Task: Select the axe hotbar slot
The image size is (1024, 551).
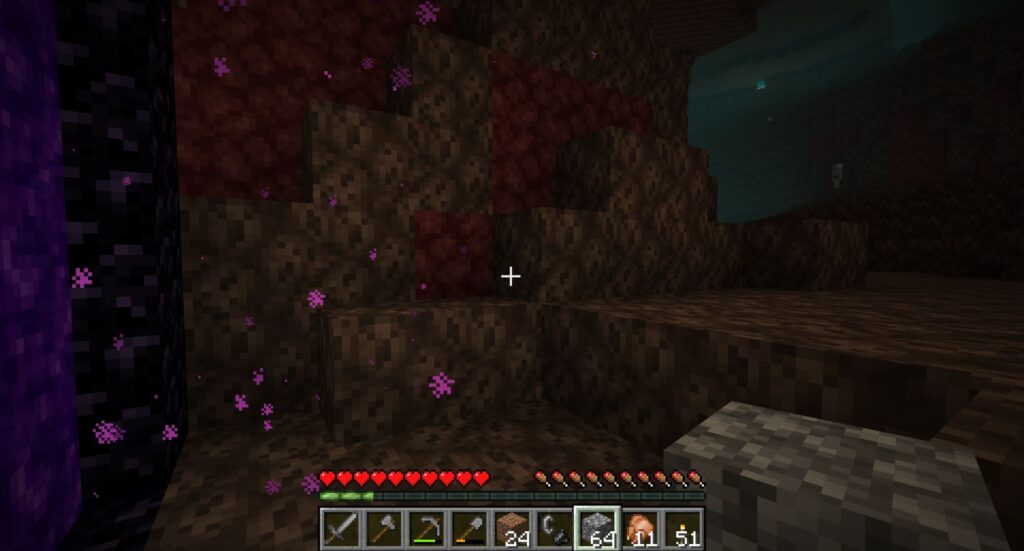Action: [x=383, y=527]
